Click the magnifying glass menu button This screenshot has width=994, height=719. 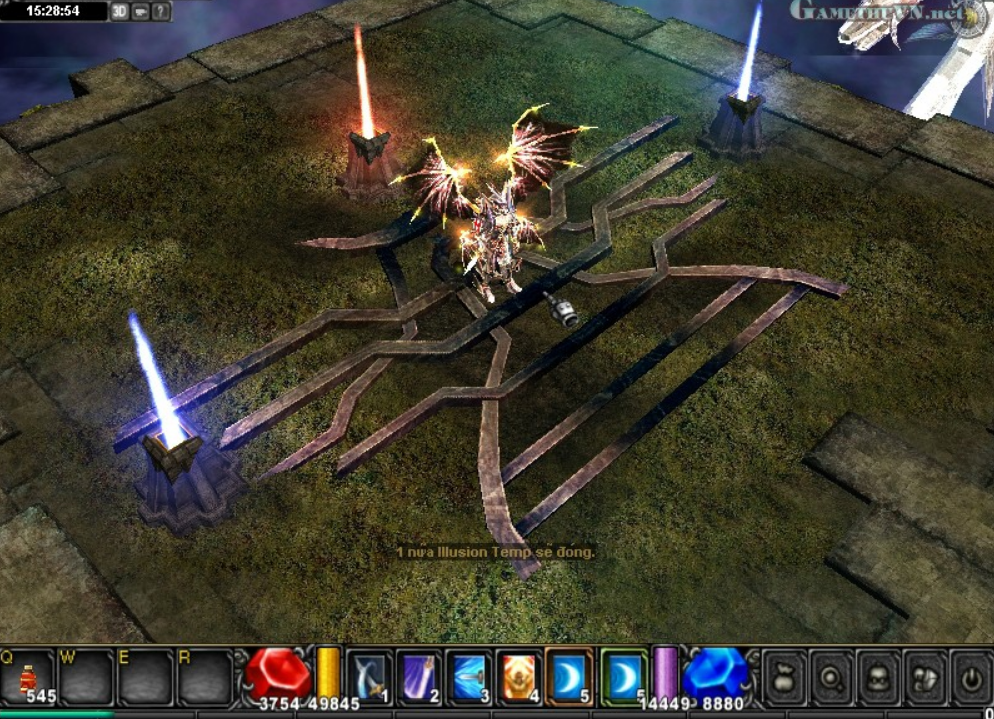[x=832, y=678]
